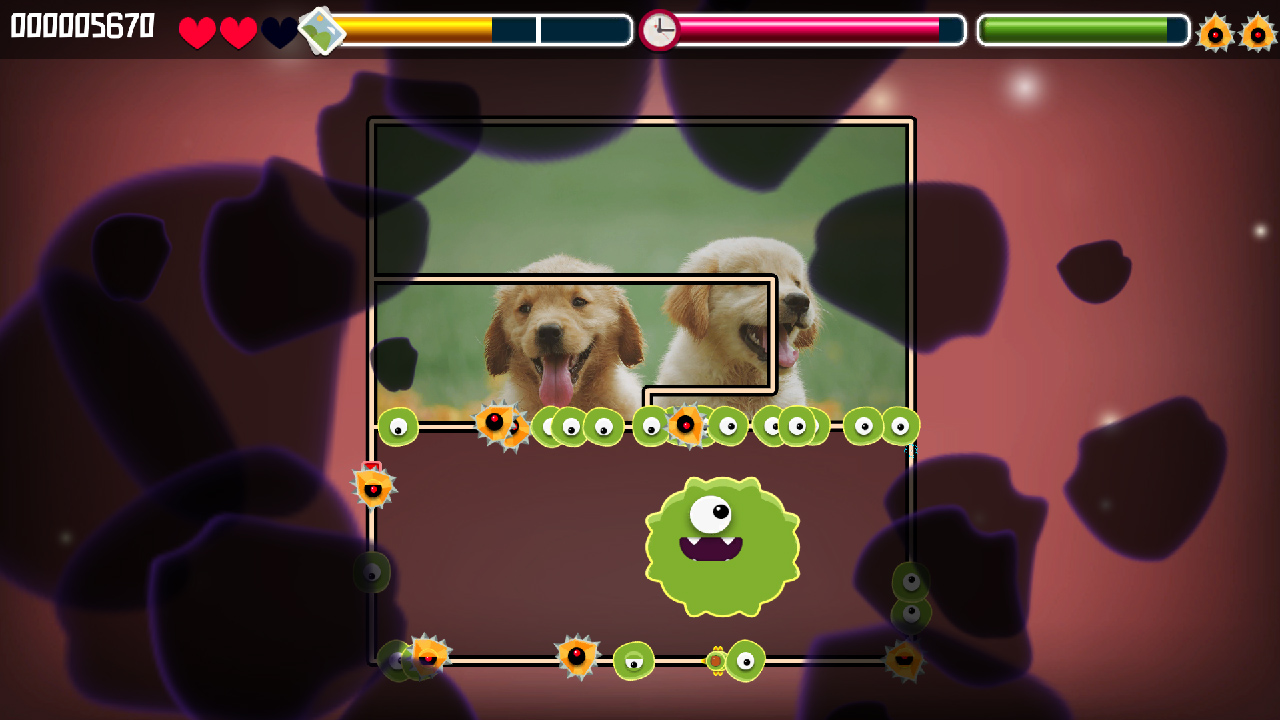Click the large green one-eyed boss monster
Image resolution: width=1280 pixels, height=720 pixels.
[722, 545]
